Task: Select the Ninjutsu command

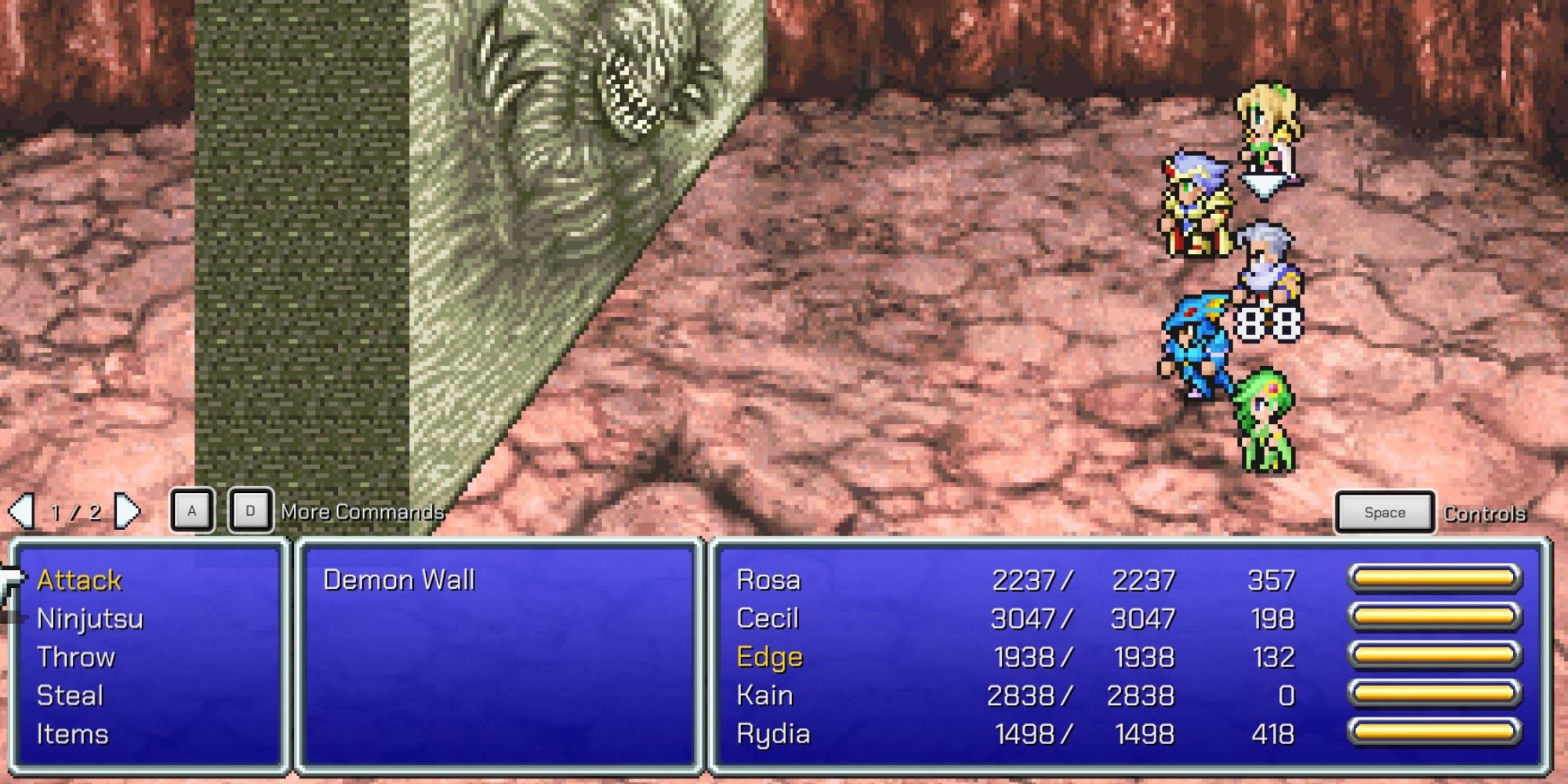Action: [90, 619]
